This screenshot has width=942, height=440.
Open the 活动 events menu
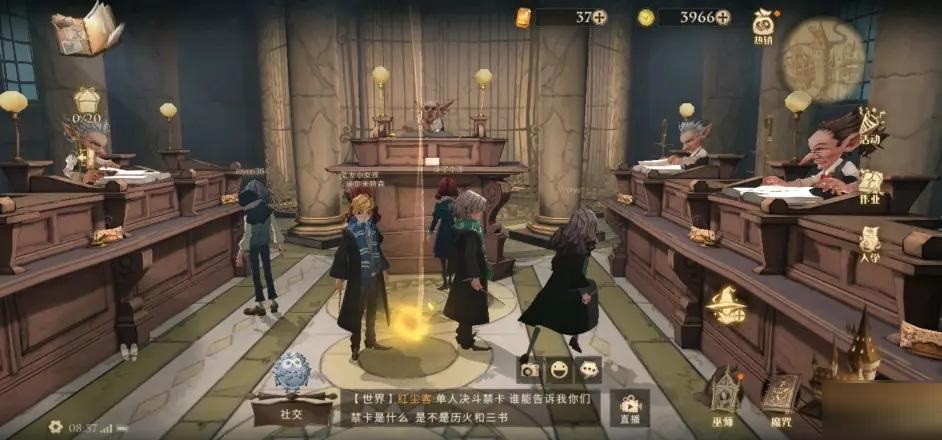(x=870, y=126)
